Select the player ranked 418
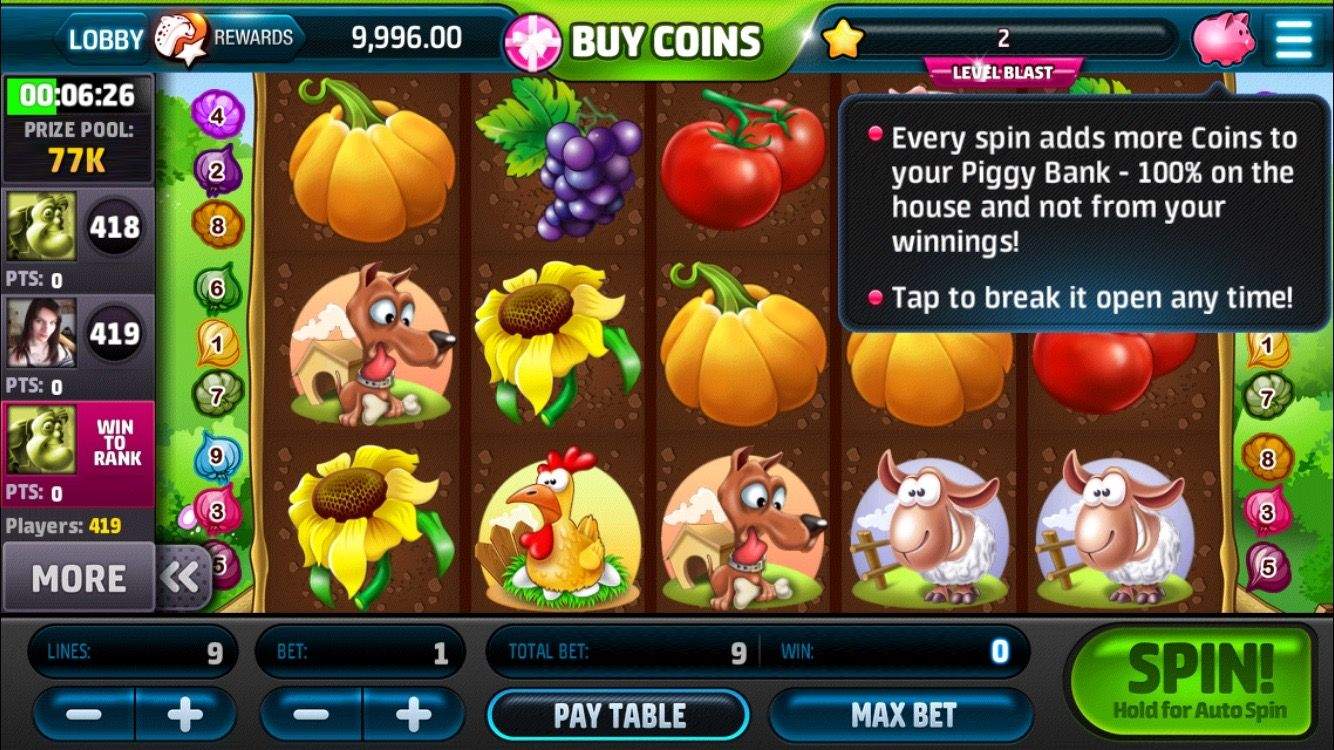 (x=78, y=230)
